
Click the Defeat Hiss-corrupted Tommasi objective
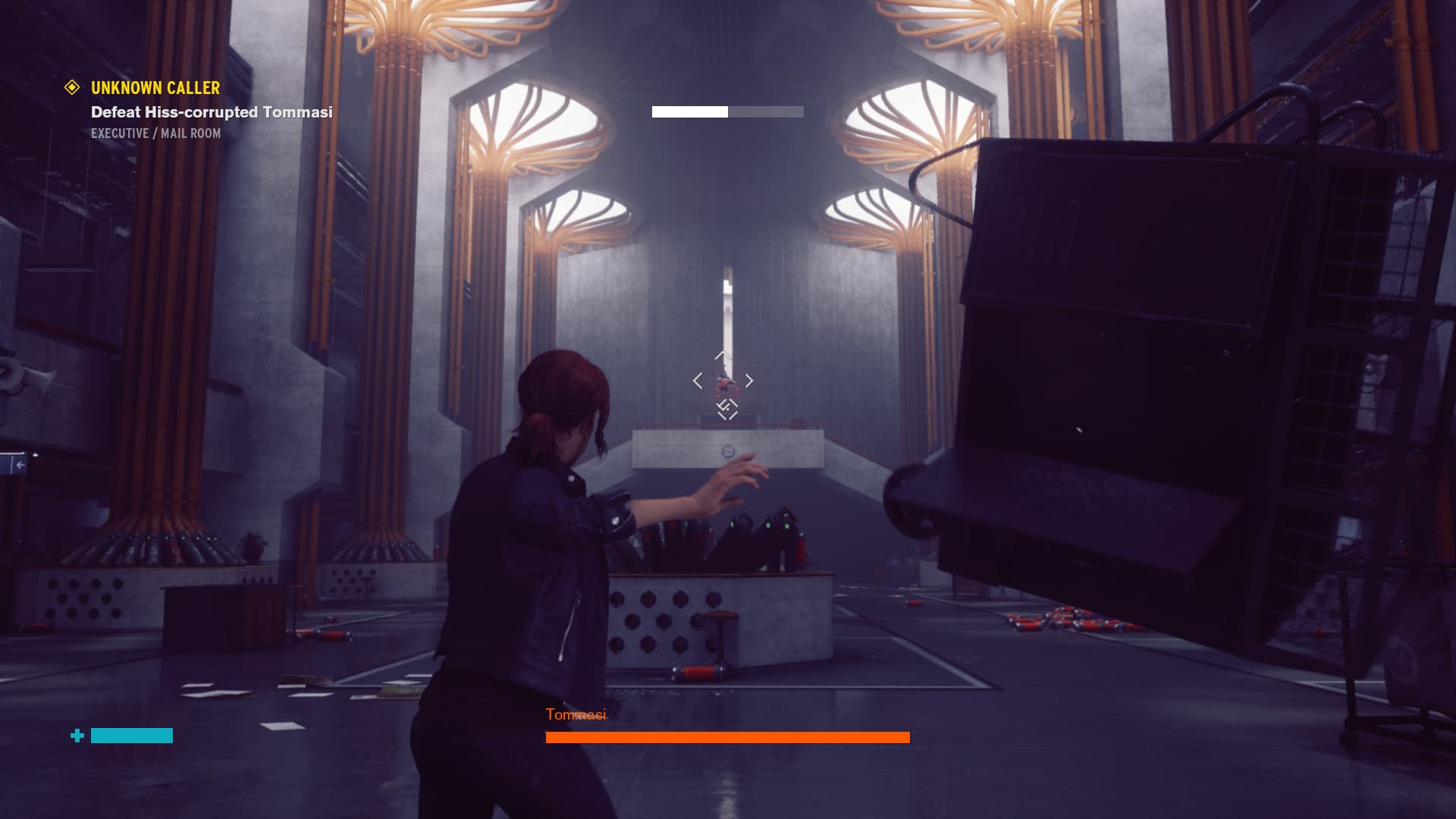click(x=212, y=112)
